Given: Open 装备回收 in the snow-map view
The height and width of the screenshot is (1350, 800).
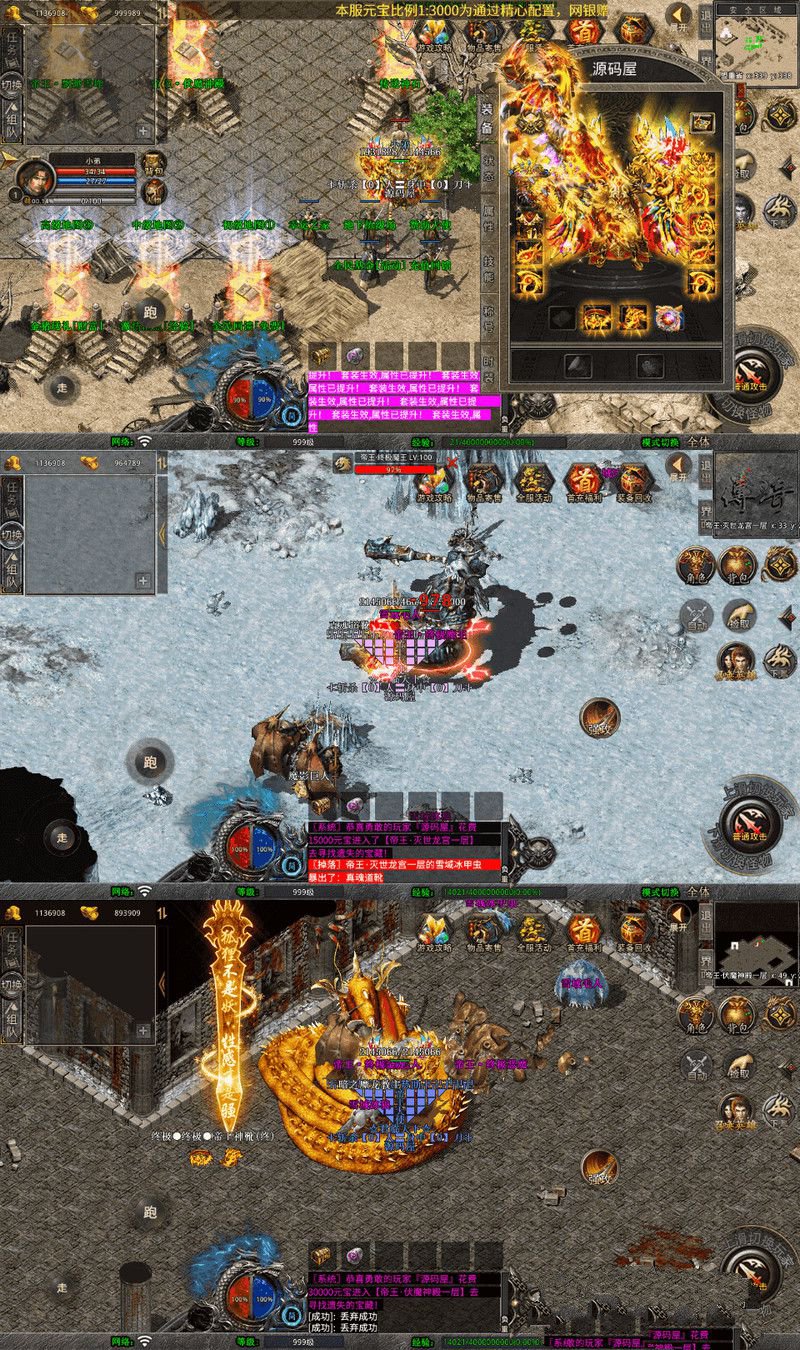Looking at the screenshot, I should coord(633,481).
